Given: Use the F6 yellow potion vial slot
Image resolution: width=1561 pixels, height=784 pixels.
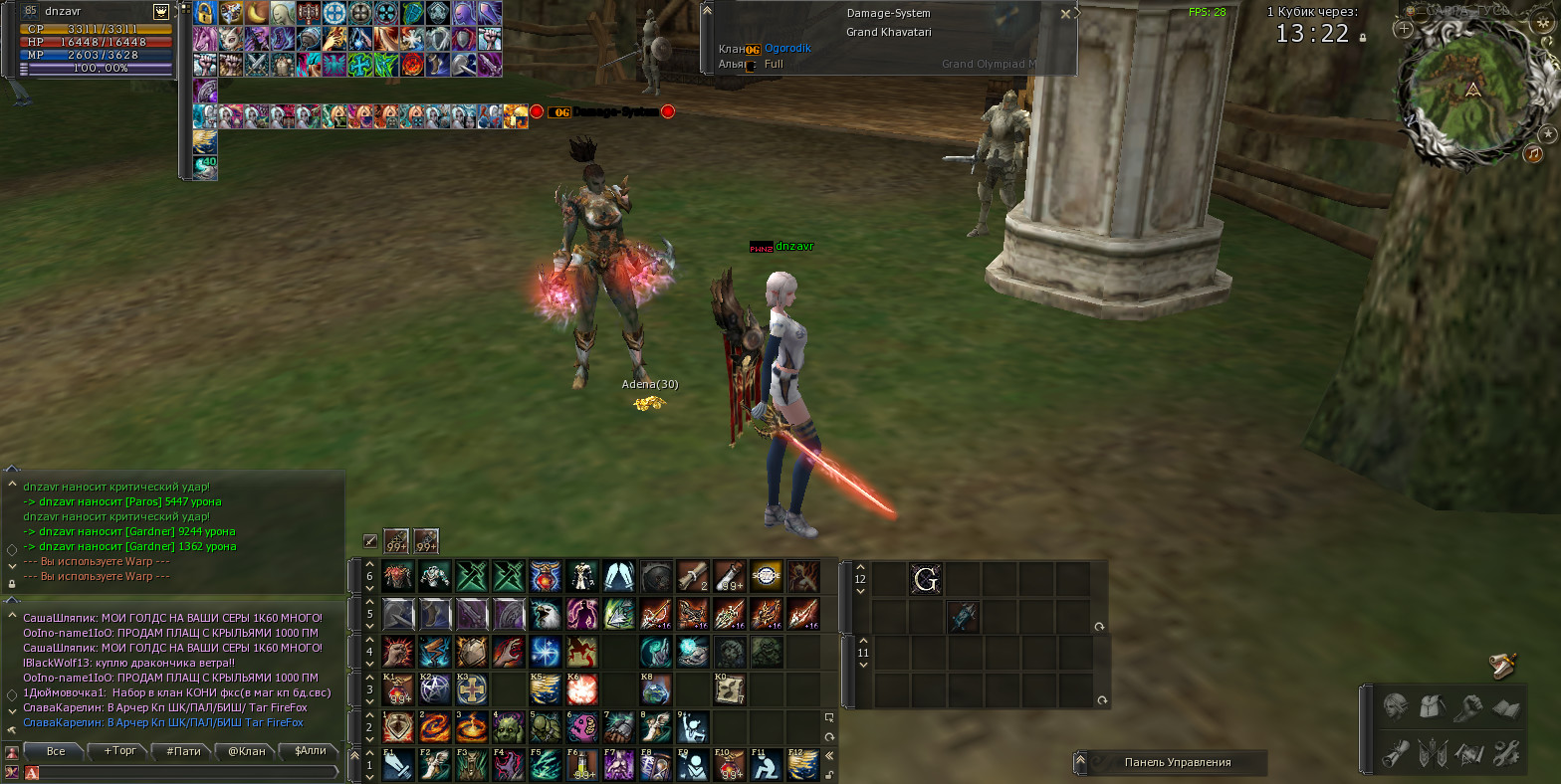Looking at the screenshot, I should [582, 764].
